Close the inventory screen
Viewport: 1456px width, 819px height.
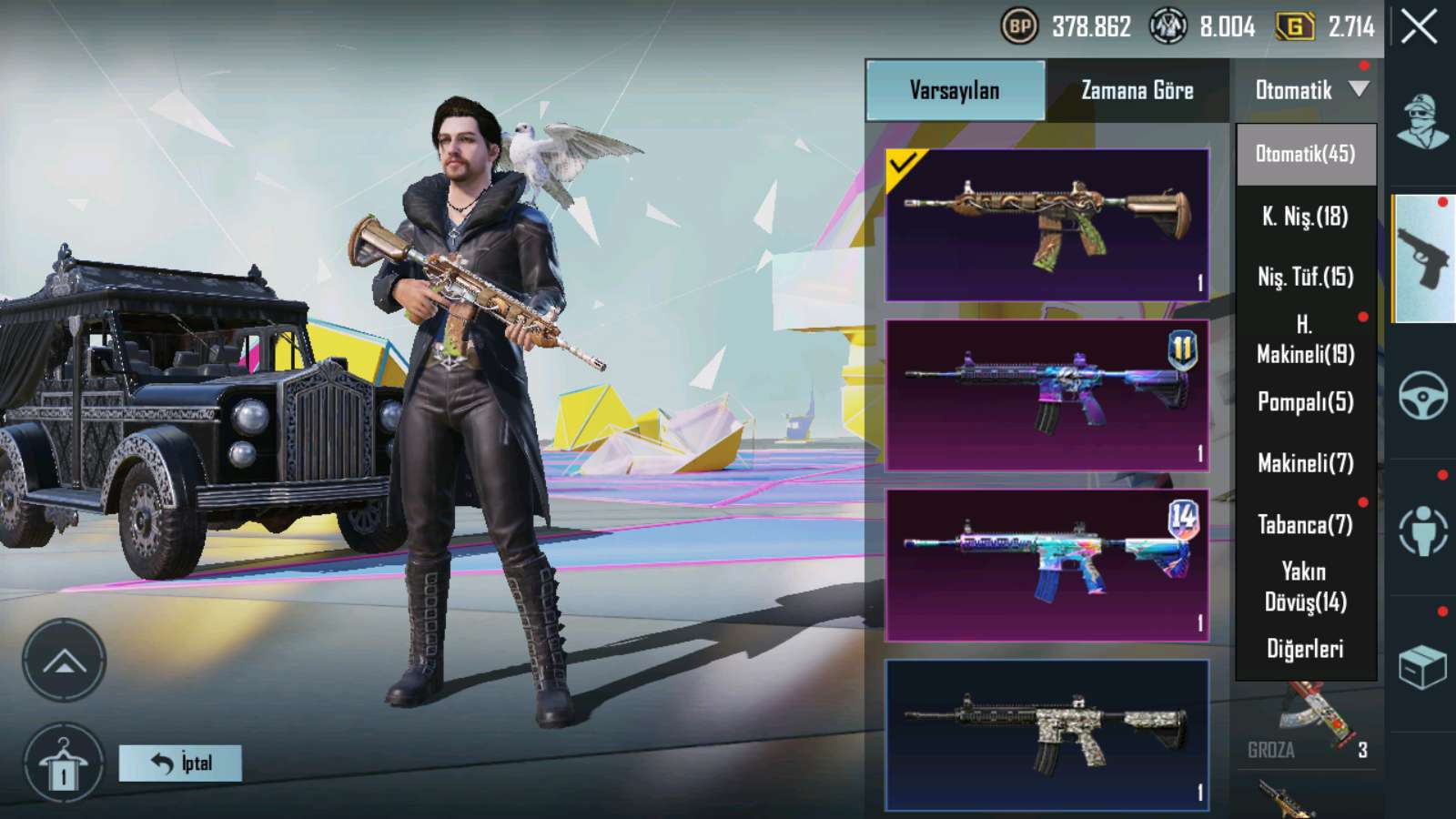[x=1419, y=27]
